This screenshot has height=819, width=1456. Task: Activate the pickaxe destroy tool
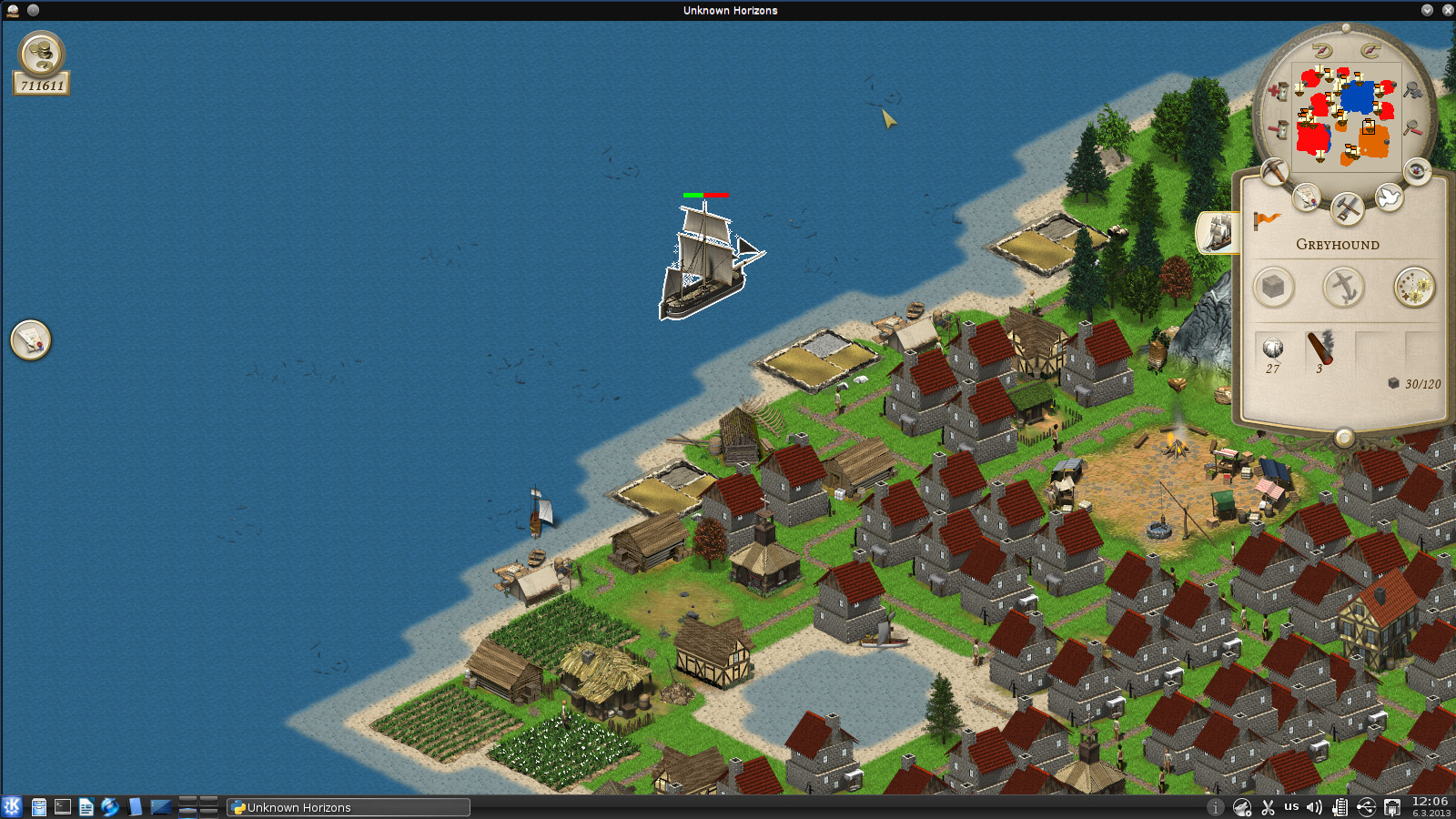click(x=1275, y=170)
